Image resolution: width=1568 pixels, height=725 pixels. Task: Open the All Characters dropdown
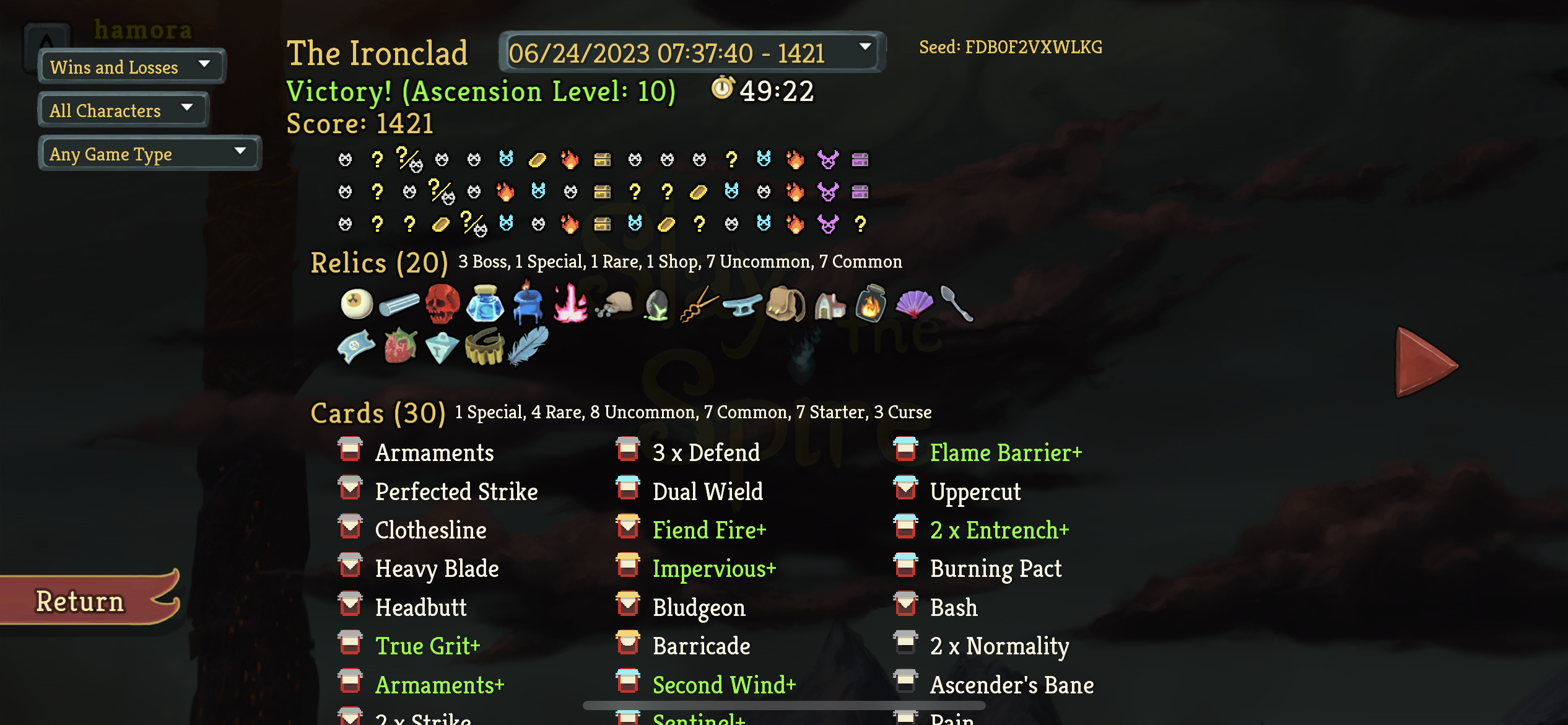122,109
